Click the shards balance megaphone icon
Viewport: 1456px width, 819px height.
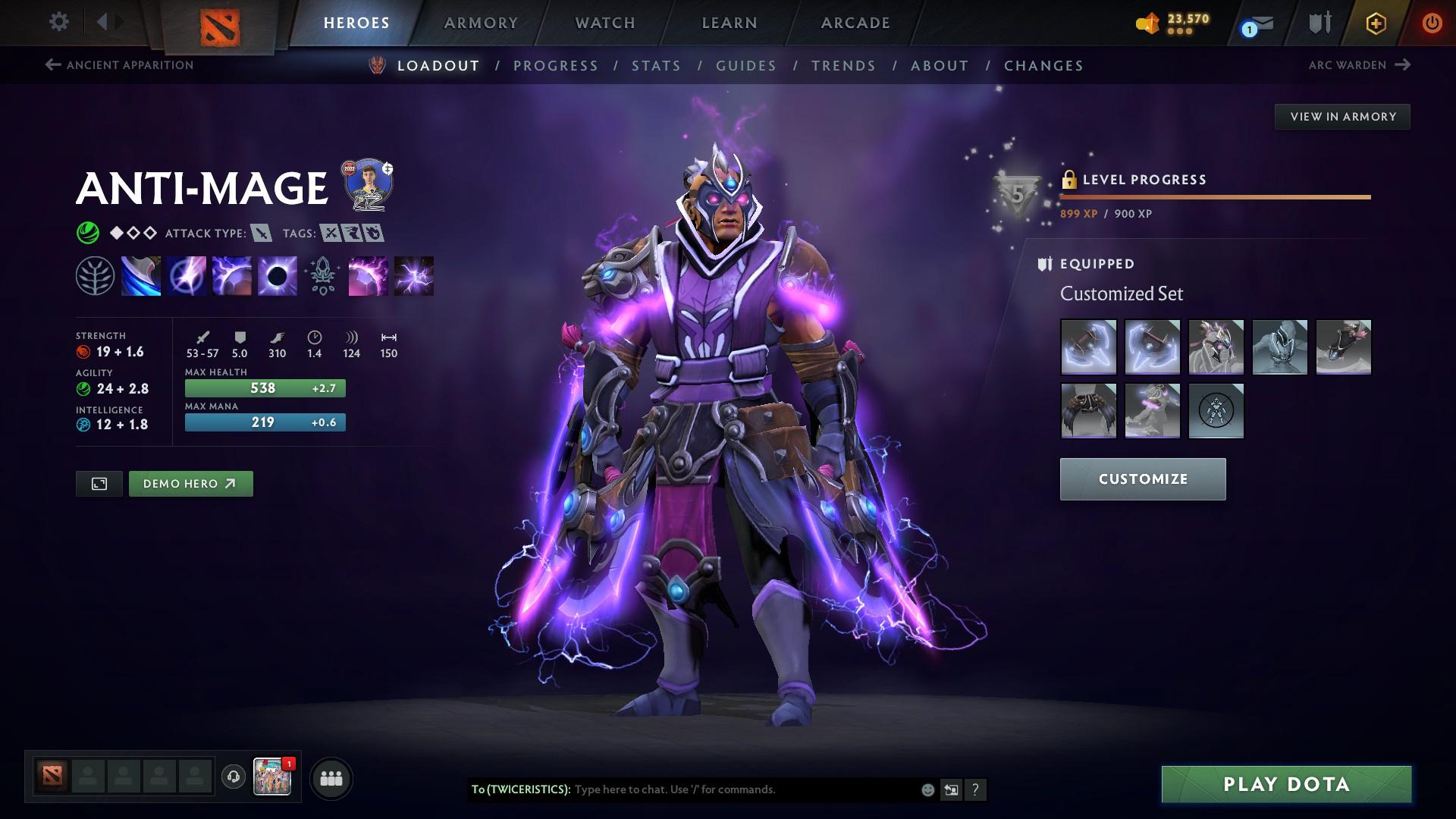click(1147, 23)
